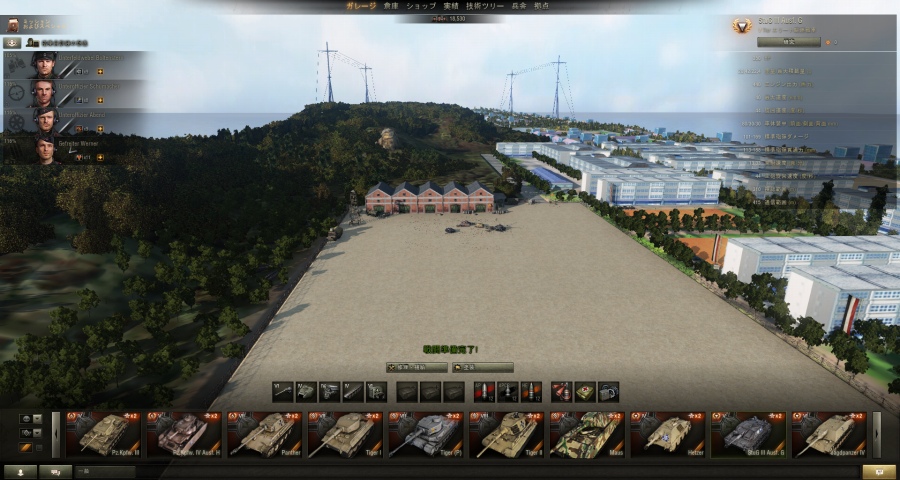Open the ショップ tab
This screenshot has width=900, height=480.
(421, 6)
